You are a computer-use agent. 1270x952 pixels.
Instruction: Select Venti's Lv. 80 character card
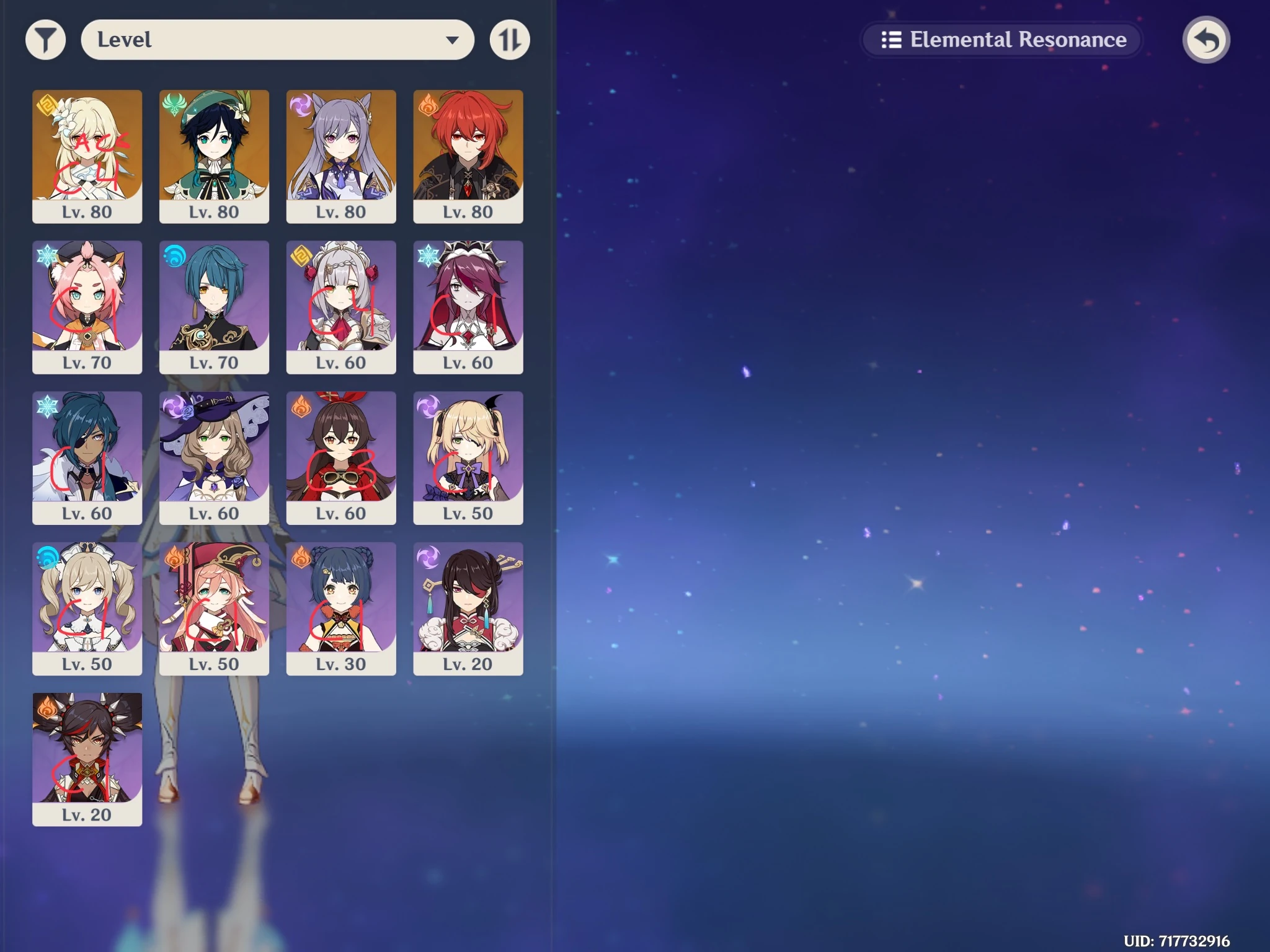pyautogui.click(x=214, y=157)
